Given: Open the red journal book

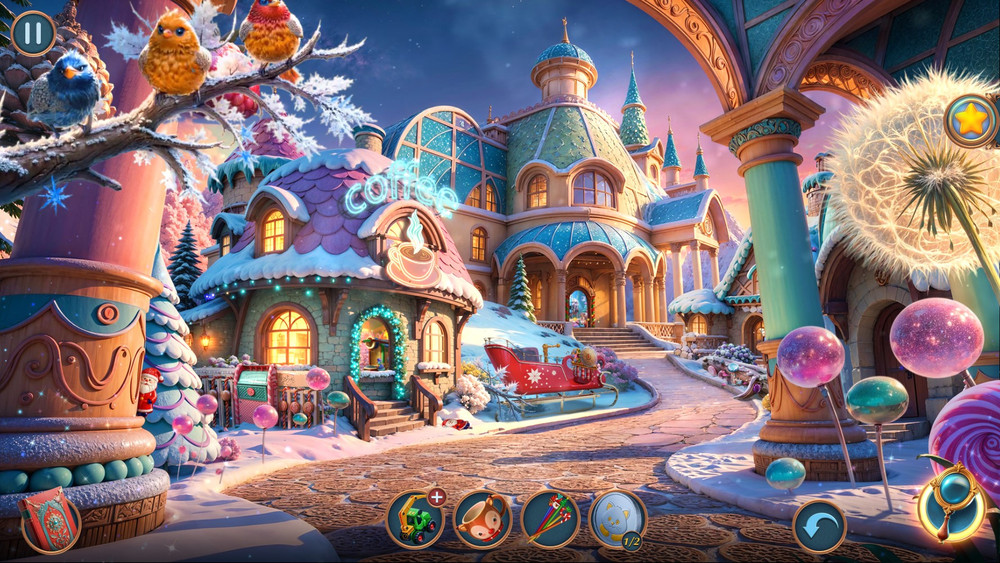Looking at the screenshot, I should (x=49, y=521).
